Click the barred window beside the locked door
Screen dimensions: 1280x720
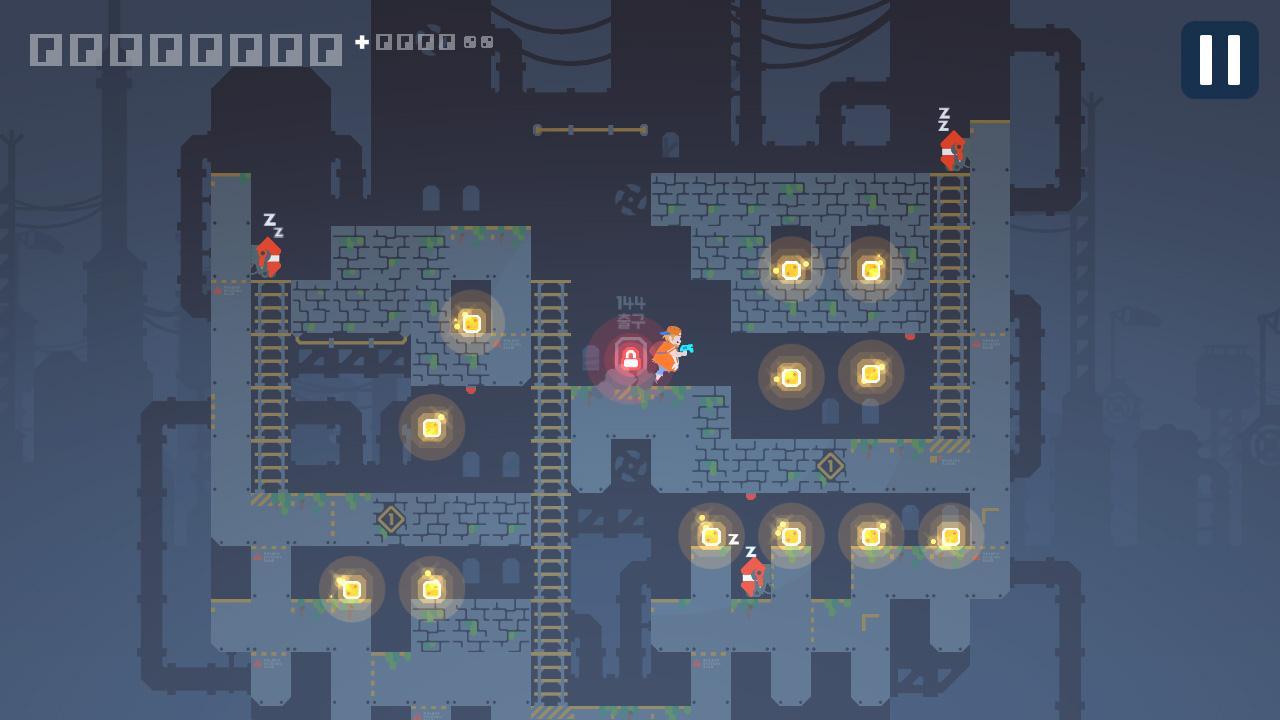pos(590,358)
